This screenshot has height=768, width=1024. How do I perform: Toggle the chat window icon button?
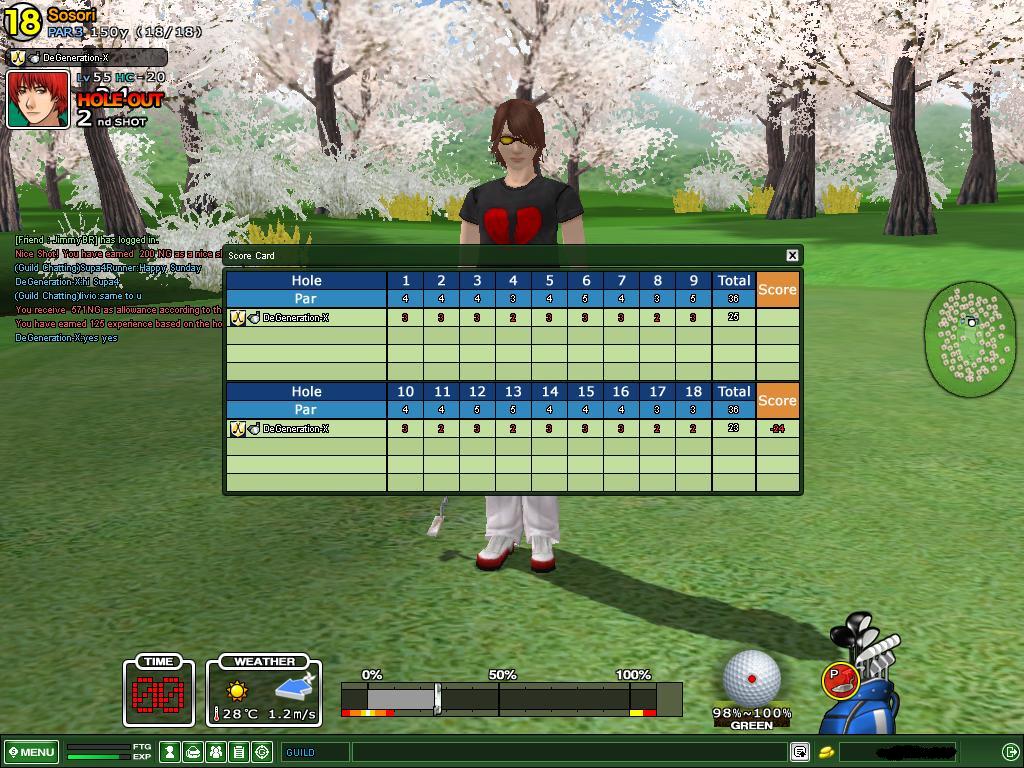799,752
